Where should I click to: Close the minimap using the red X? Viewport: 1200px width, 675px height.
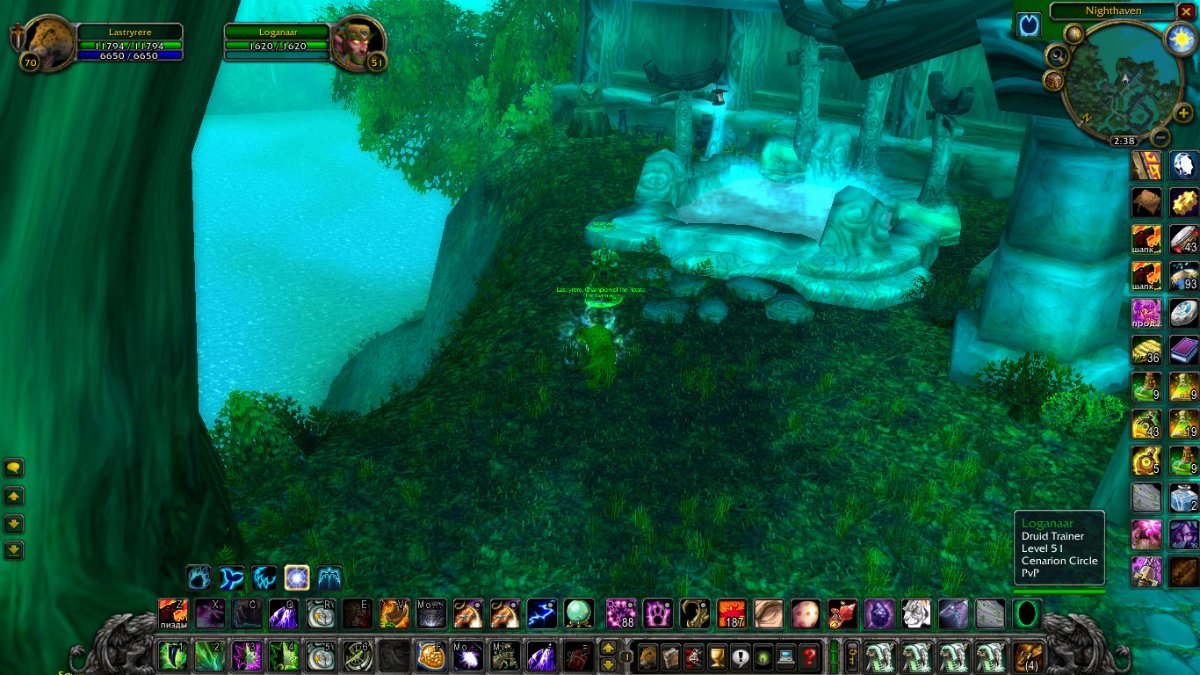(x=1186, y=12)
